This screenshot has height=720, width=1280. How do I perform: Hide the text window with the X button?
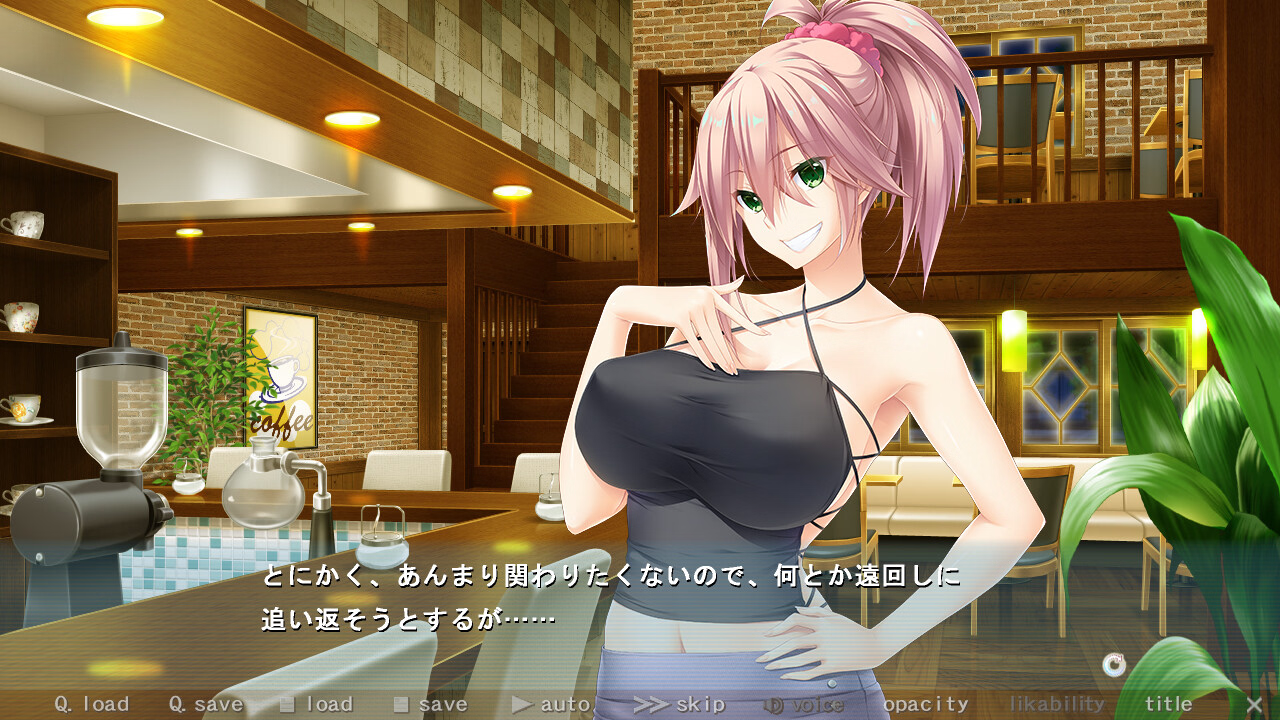[1254, 704]
